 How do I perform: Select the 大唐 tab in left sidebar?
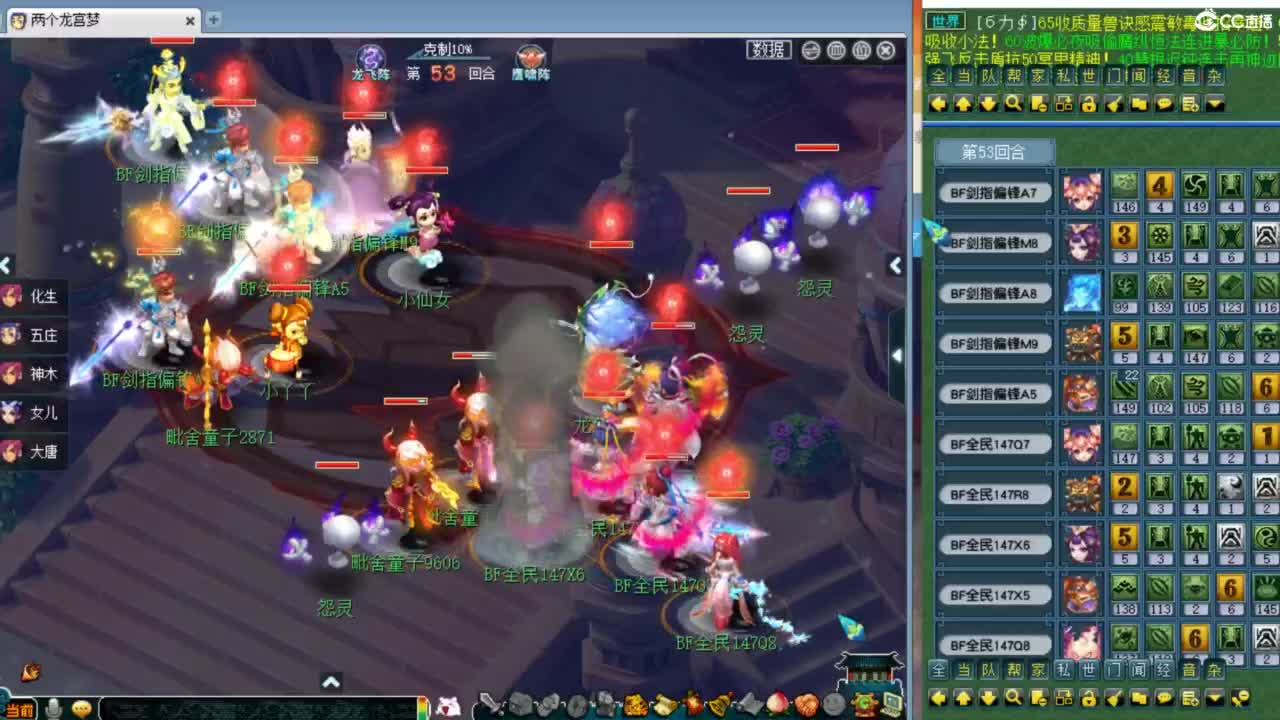coord(33,452)
